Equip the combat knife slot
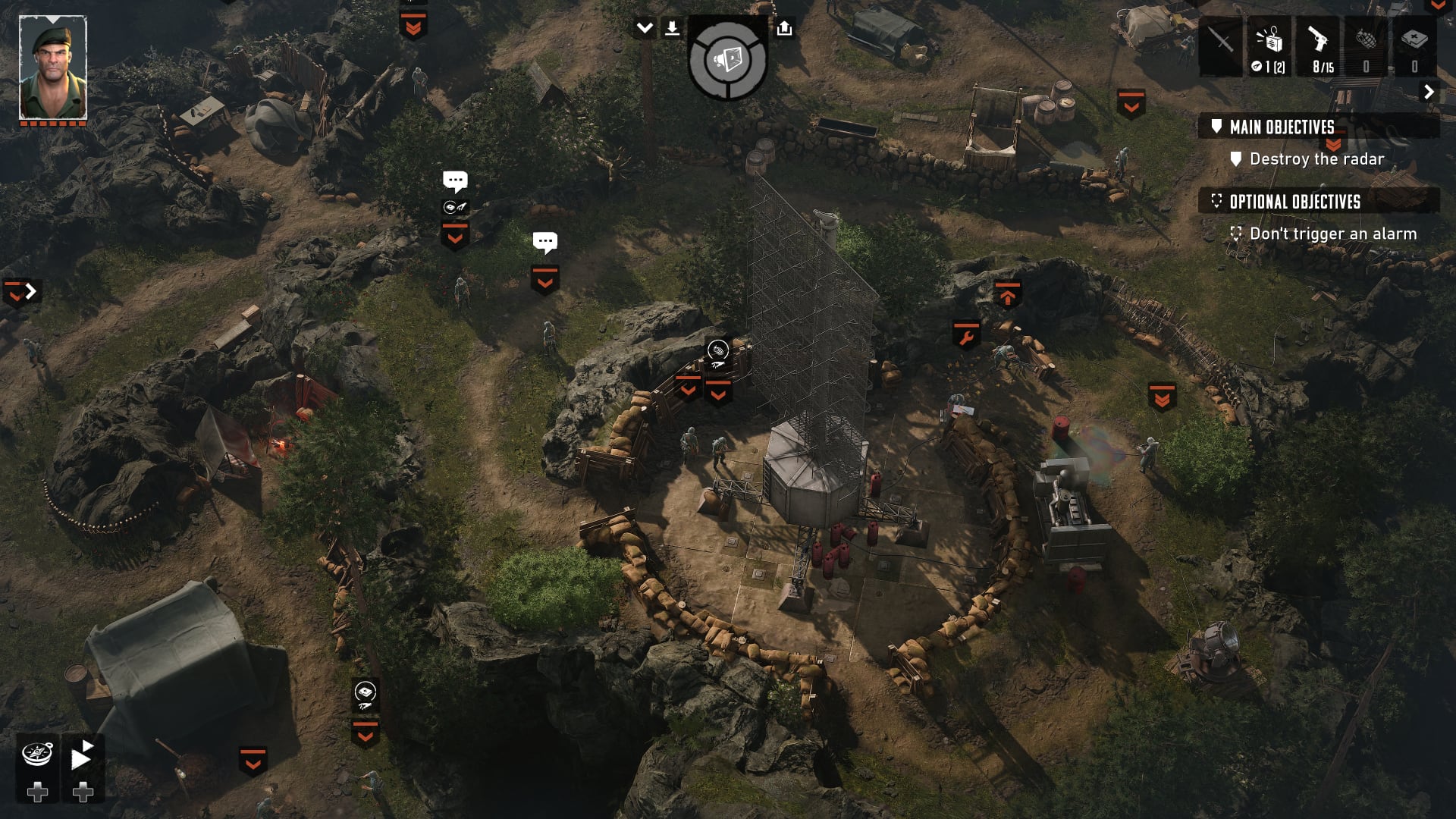This screenshot has height=819, width=1456. click(1220, 45)
